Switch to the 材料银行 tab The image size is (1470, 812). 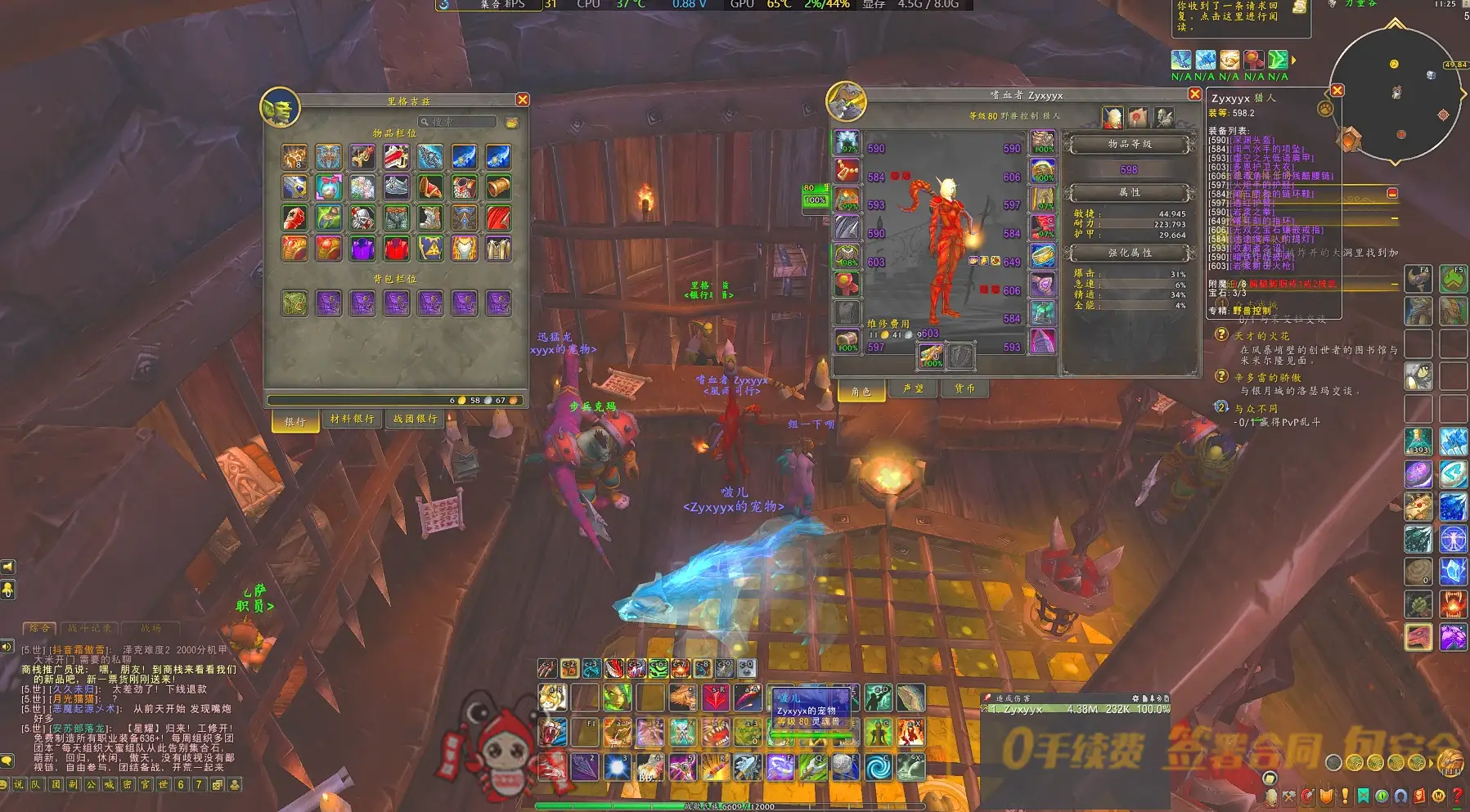pos(352,419)
